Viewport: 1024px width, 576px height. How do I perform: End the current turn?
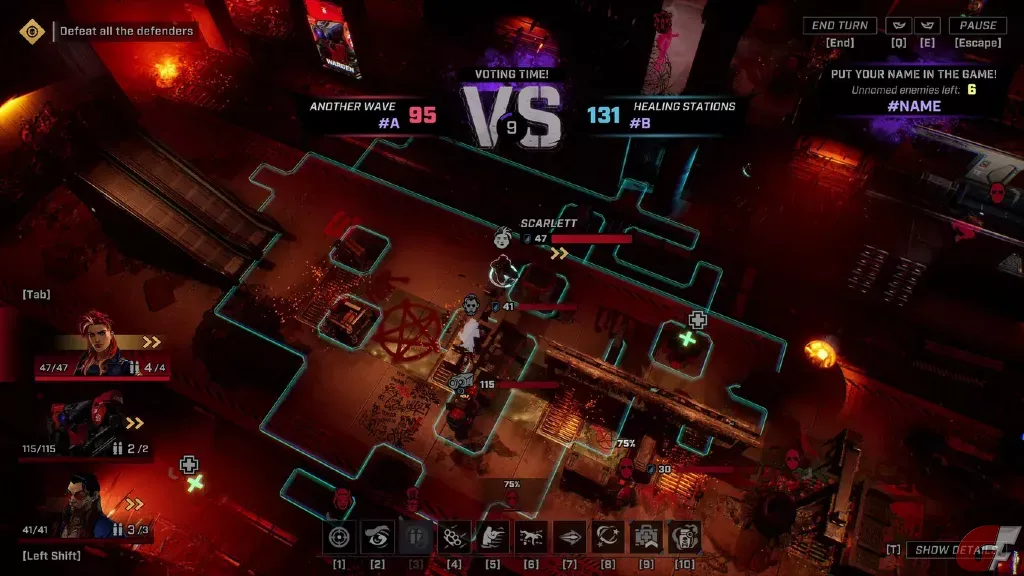pos(839,26)
